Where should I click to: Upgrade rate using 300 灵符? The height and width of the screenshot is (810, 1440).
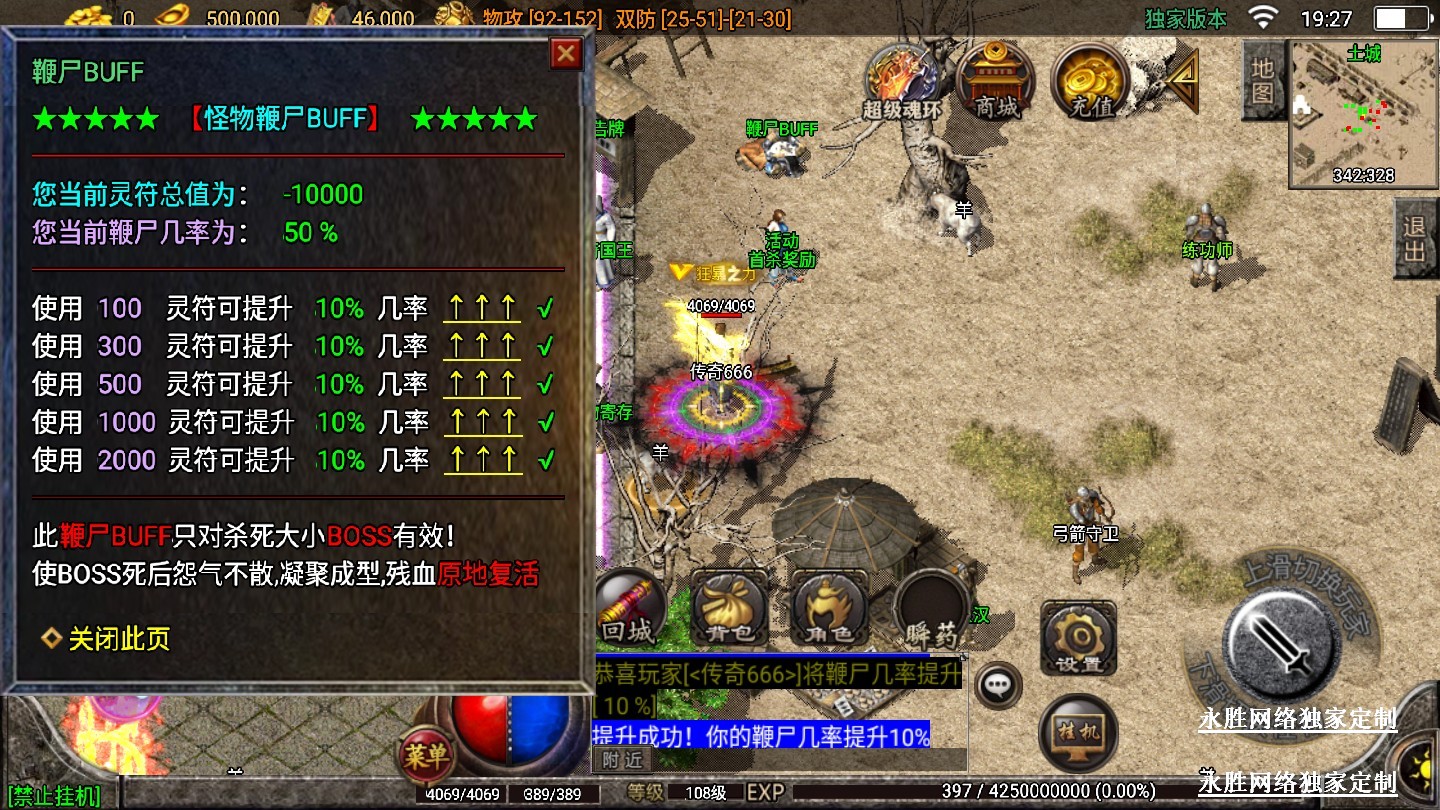[482, 347]
